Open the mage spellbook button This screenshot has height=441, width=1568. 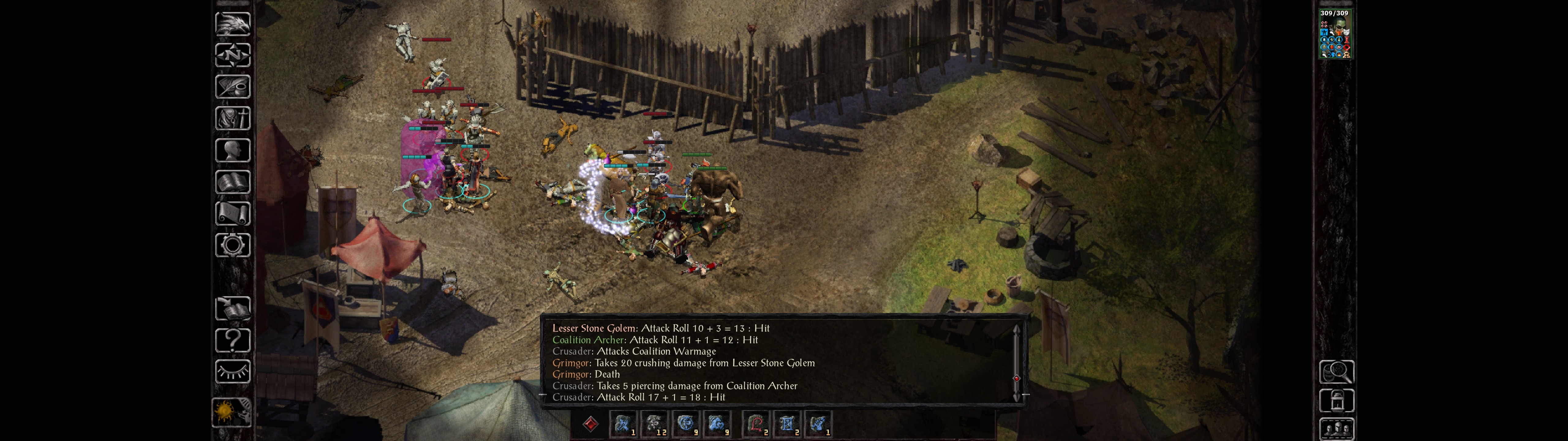click(x=232, y=182)
